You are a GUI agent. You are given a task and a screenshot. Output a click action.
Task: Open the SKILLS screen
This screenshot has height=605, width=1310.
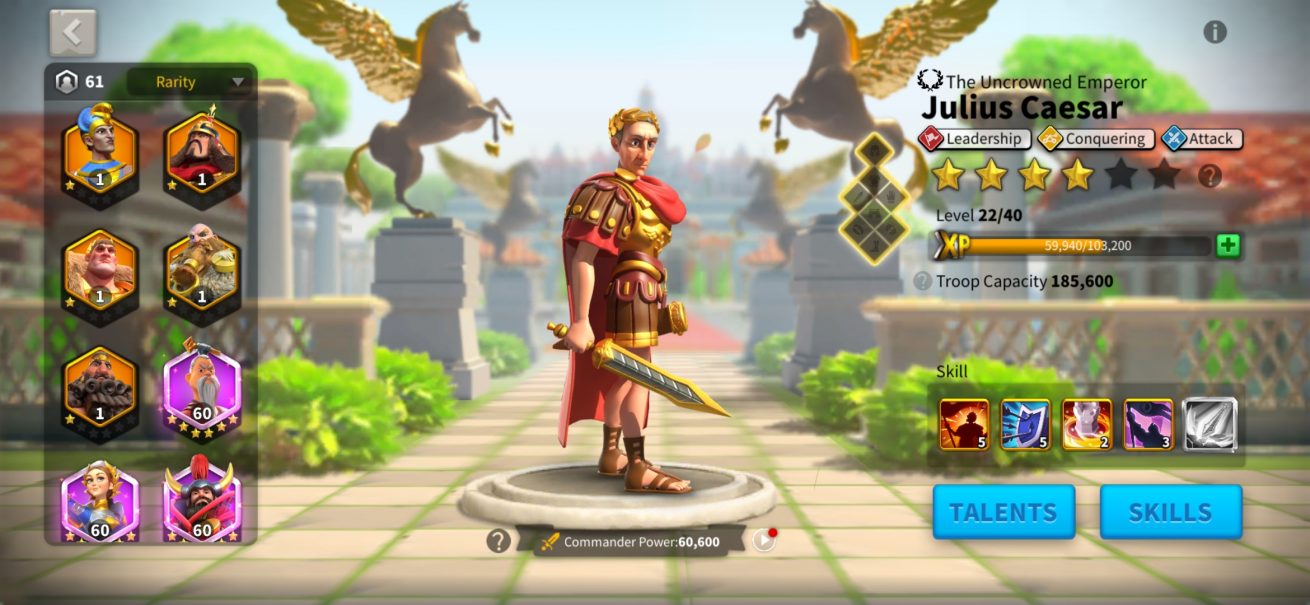[1170, 512]
